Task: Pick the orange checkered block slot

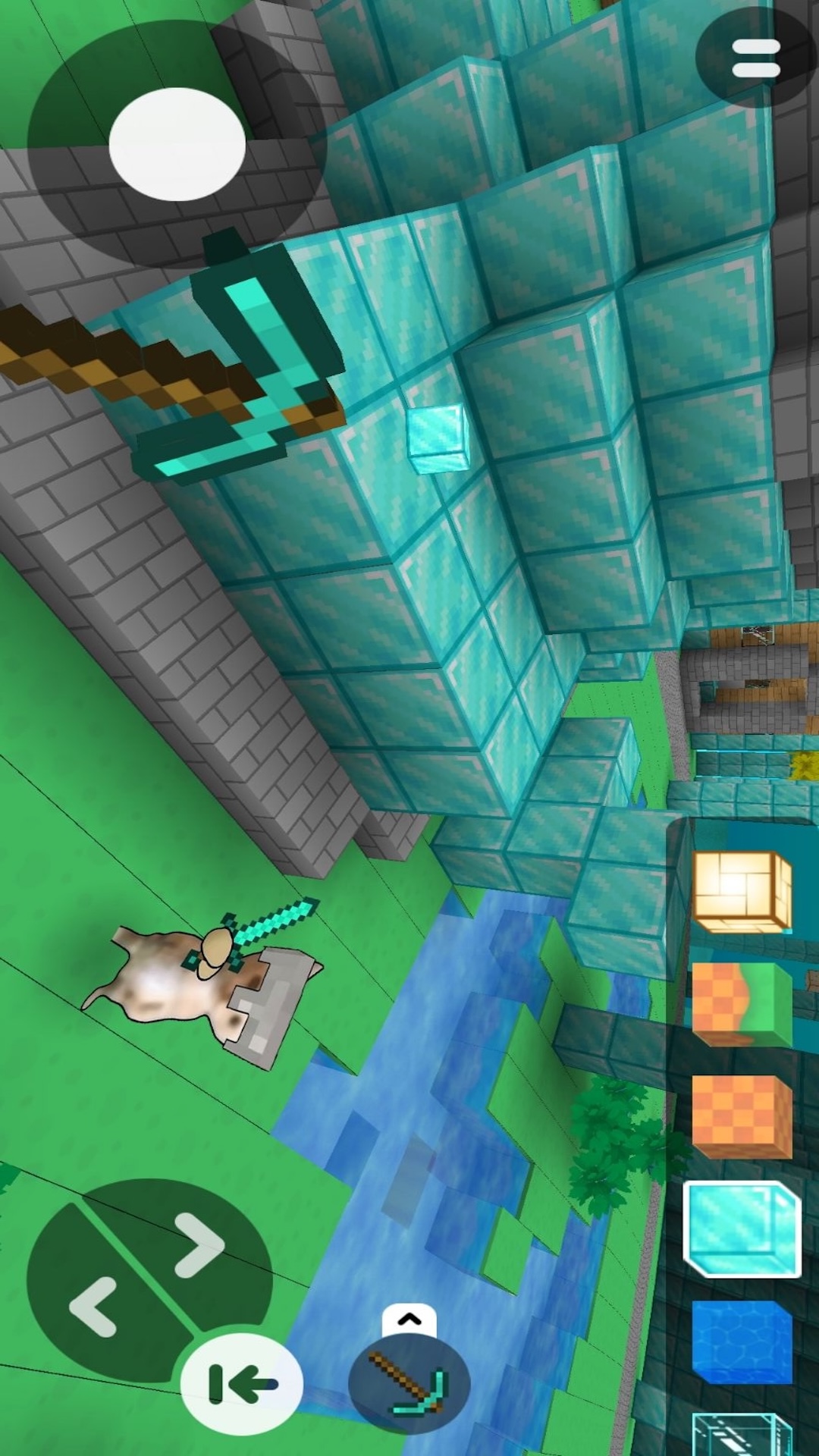Action: click(742, 1116)
